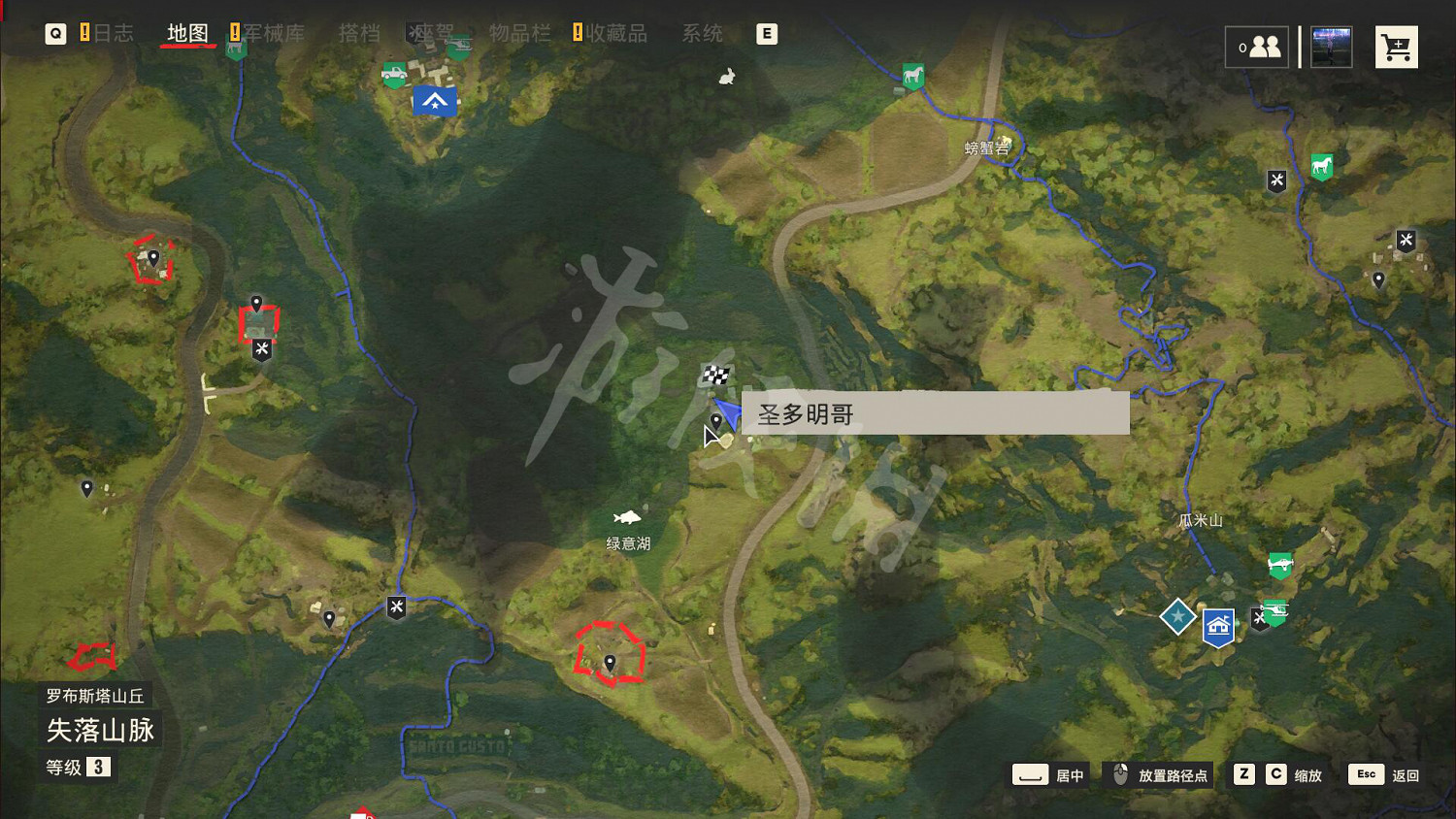This screenshot has width=1456, height=819.
Task: Click the screenshot thumbnail at top right
Action: tap(1330, 46)
